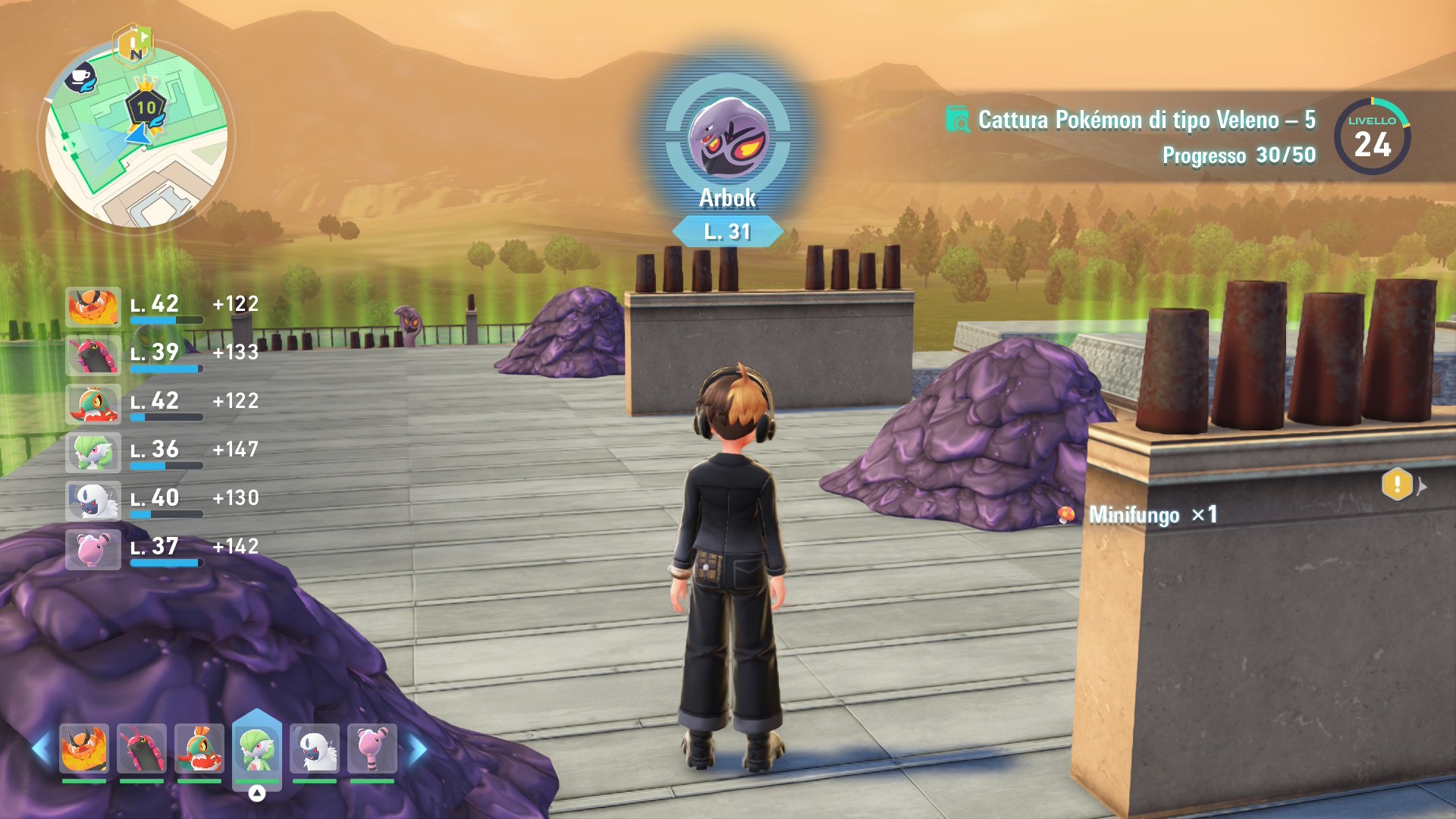Screen dimensions: 1456x819
Task: Select Hawlucha in the bottom Pokémon bar
Action: coord(199,748)
